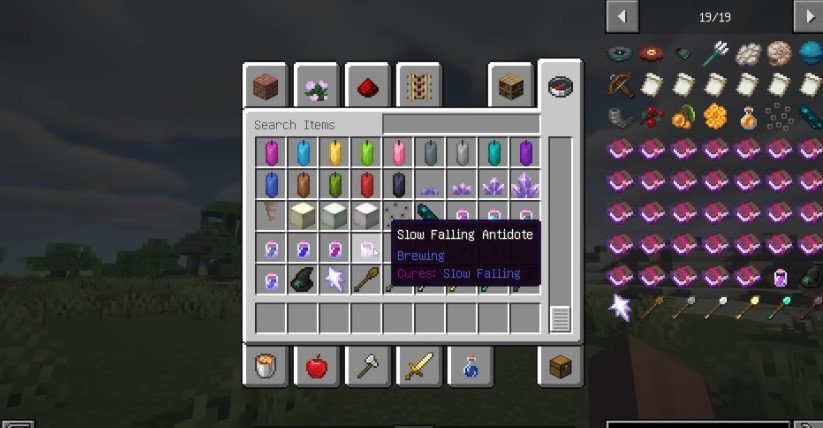823x428 pixels.
Task: Go to the previous item list page
Action: pyautogui.click(x=622, y=15)
